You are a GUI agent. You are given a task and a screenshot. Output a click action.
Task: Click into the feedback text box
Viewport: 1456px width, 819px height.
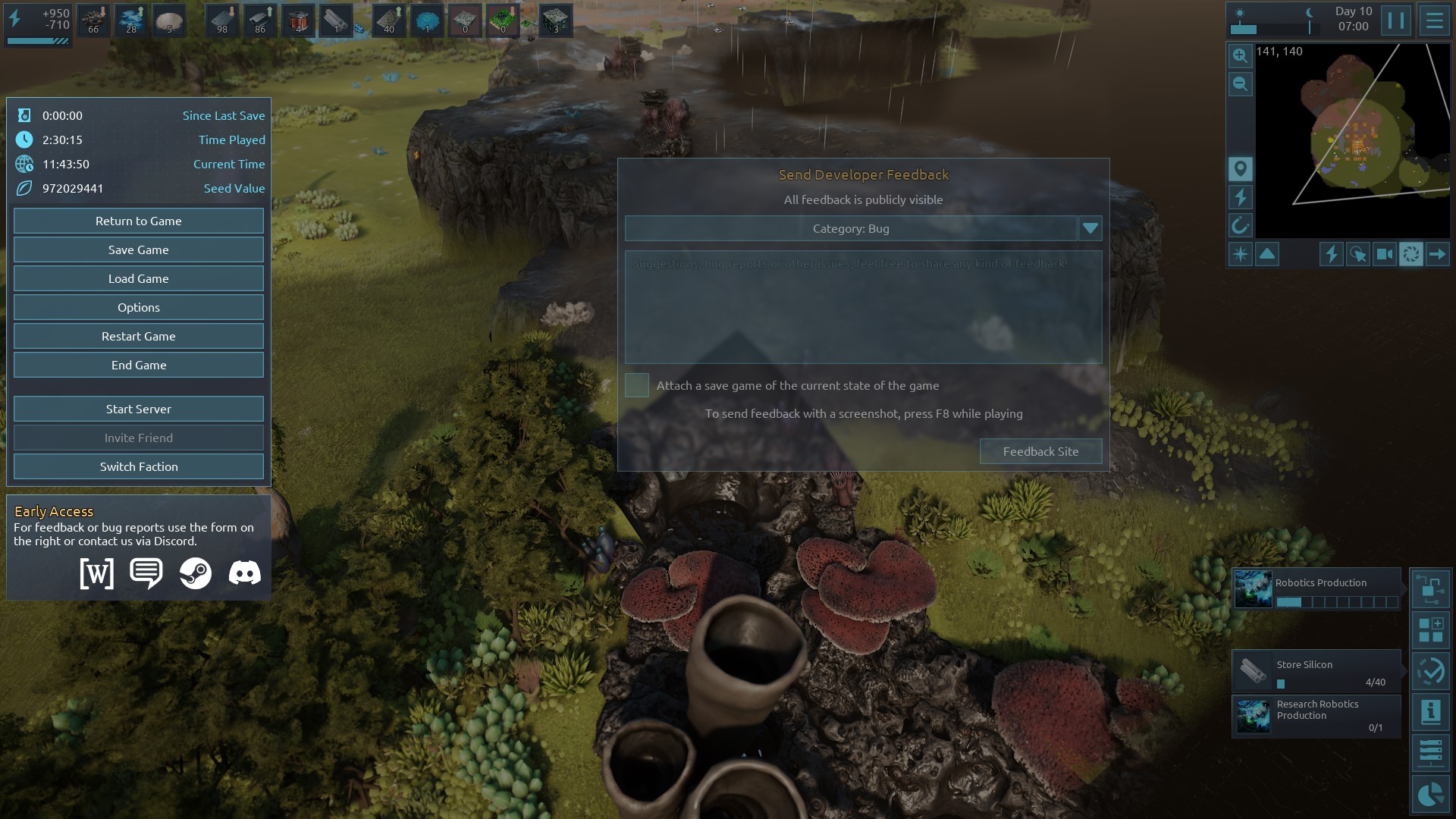point(863,307)
